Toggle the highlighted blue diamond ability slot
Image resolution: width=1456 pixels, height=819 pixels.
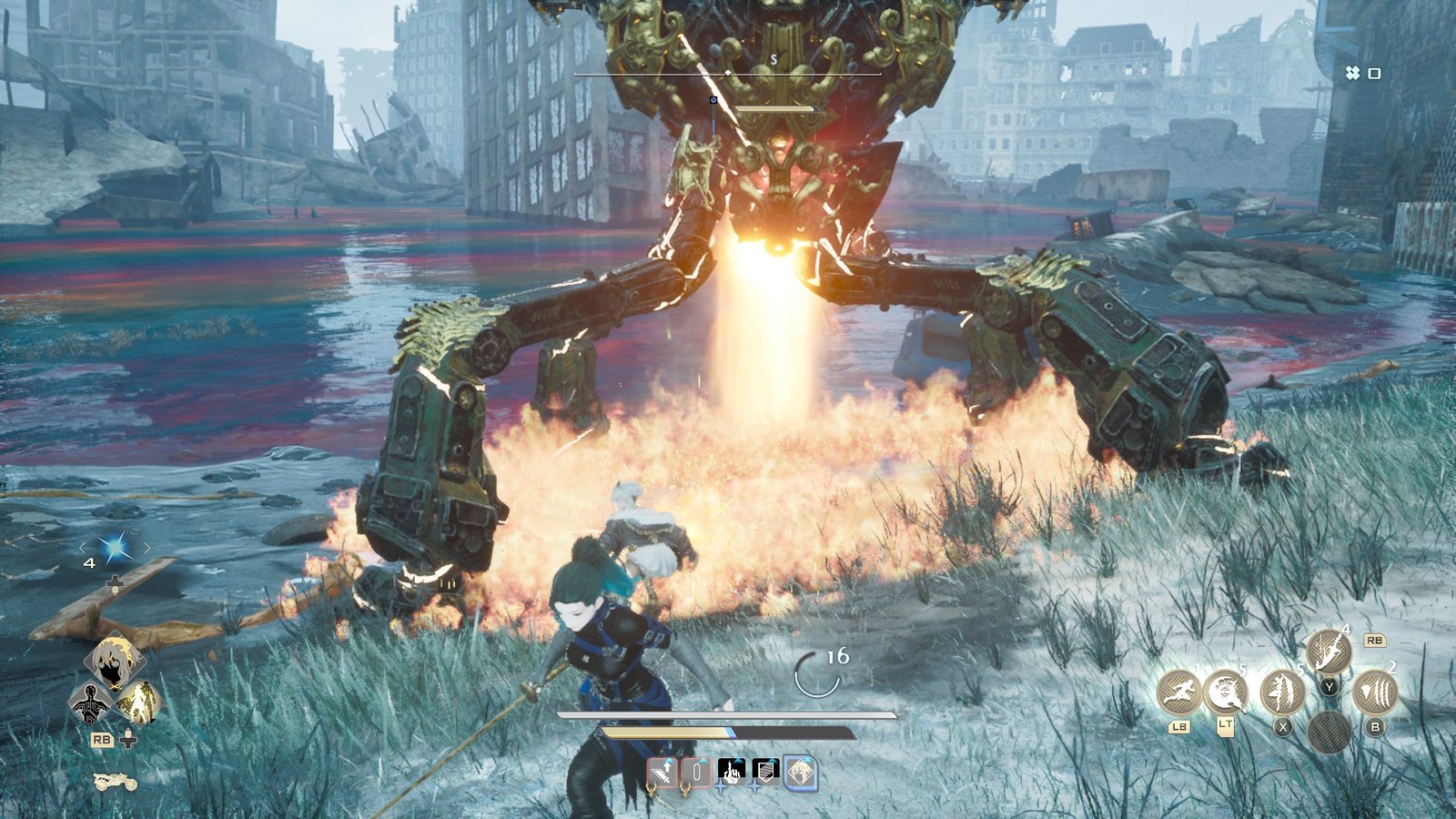800,771
